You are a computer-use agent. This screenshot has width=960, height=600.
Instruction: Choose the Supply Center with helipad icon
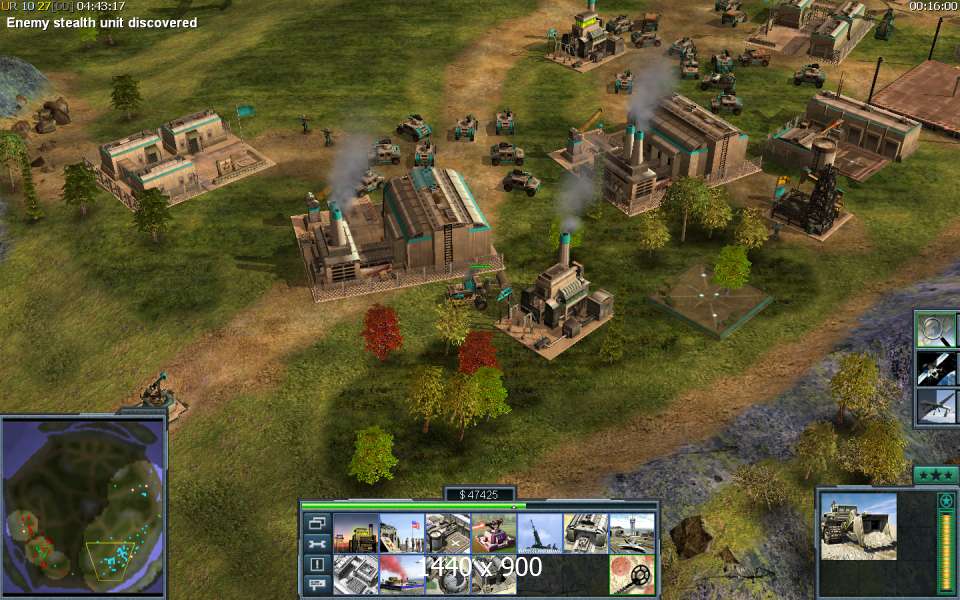[x=447, y=533]
